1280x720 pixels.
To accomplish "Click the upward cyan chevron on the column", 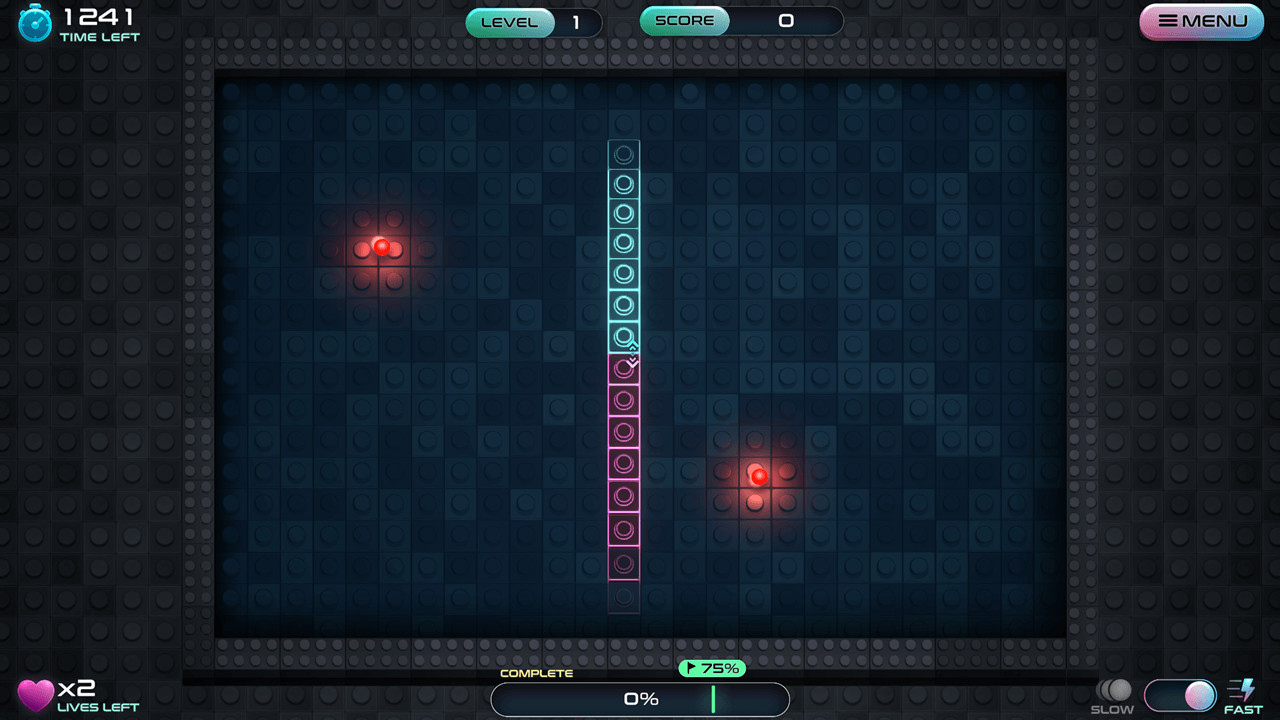I will point(633,345).
